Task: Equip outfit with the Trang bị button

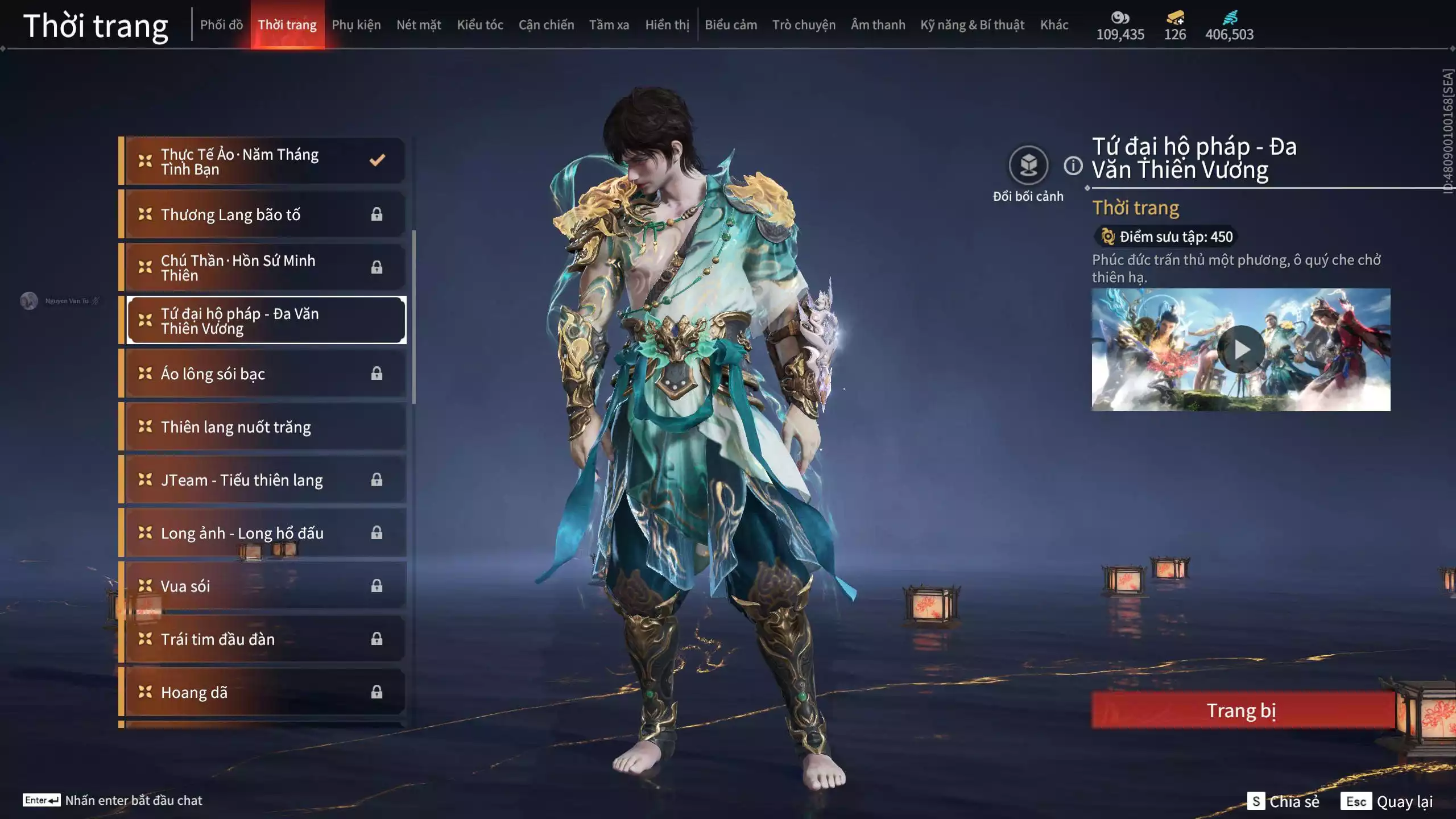Action: 1242,710
